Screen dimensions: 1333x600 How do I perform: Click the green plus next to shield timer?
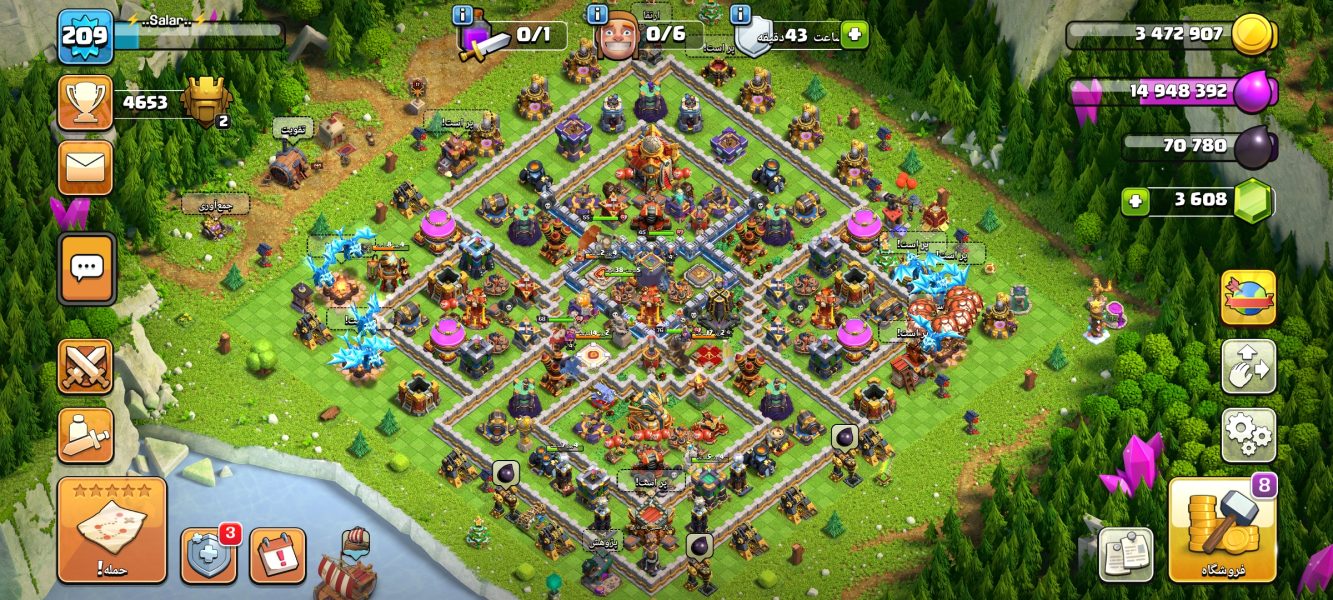coord(854,35)
